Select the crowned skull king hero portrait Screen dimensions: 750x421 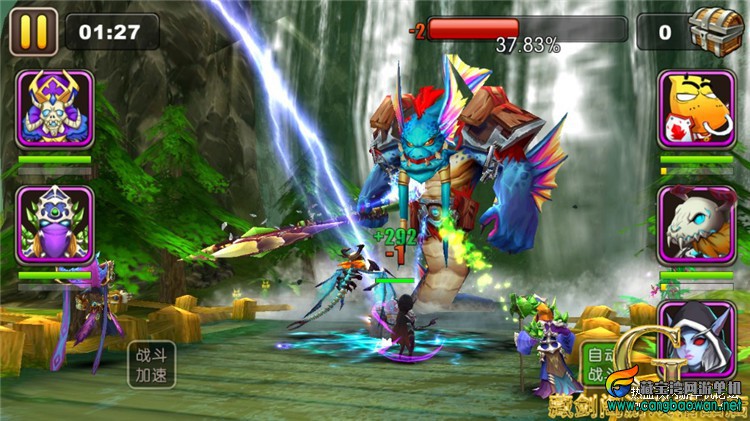click(x=55, y=109)
